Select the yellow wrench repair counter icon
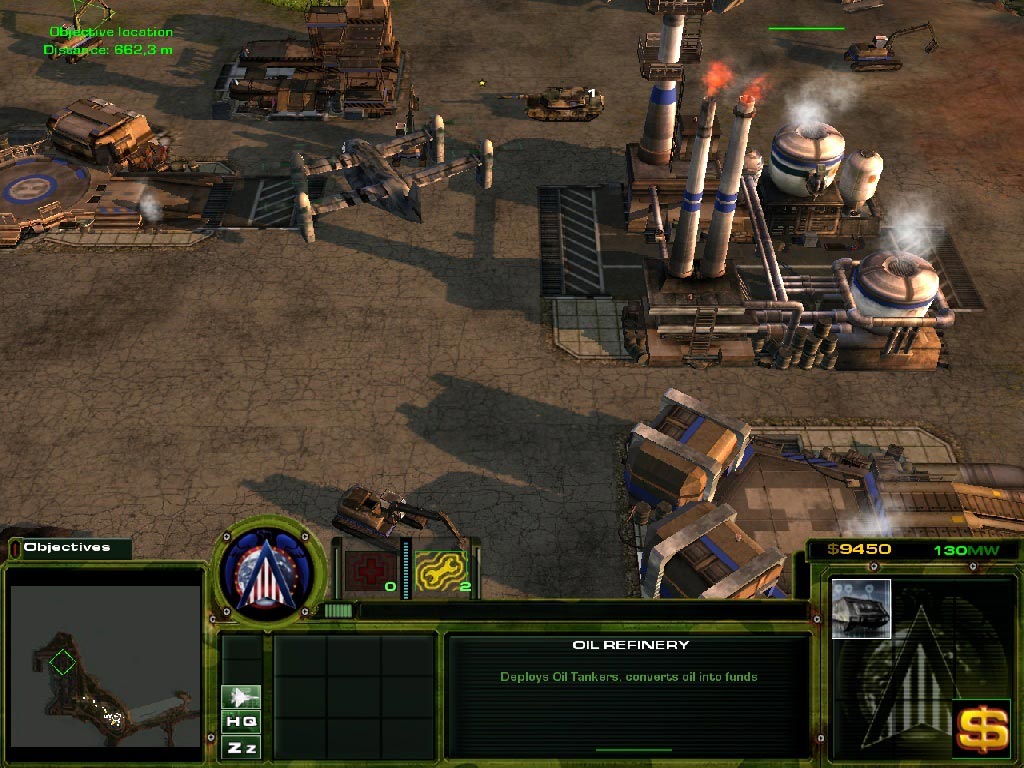This screenshot has height=768, width=1024. (441, 570)
